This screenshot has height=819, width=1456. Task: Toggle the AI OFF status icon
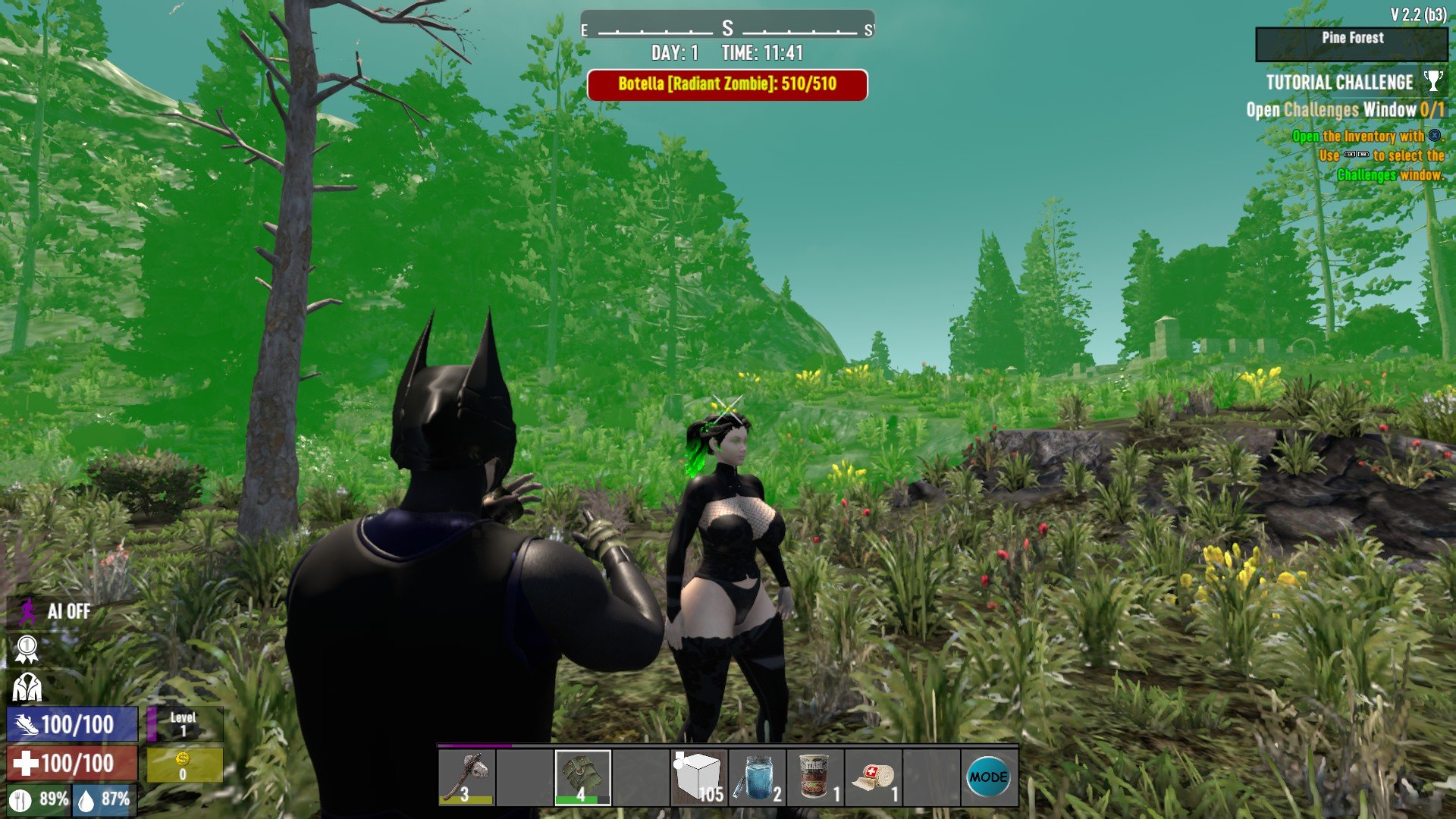[27, 611]
